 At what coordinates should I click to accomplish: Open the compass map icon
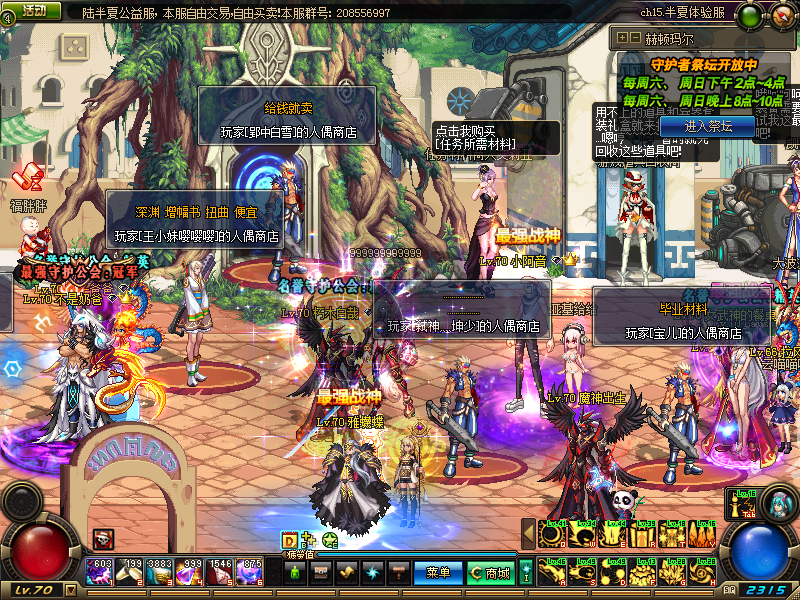(x=781, y=15)
